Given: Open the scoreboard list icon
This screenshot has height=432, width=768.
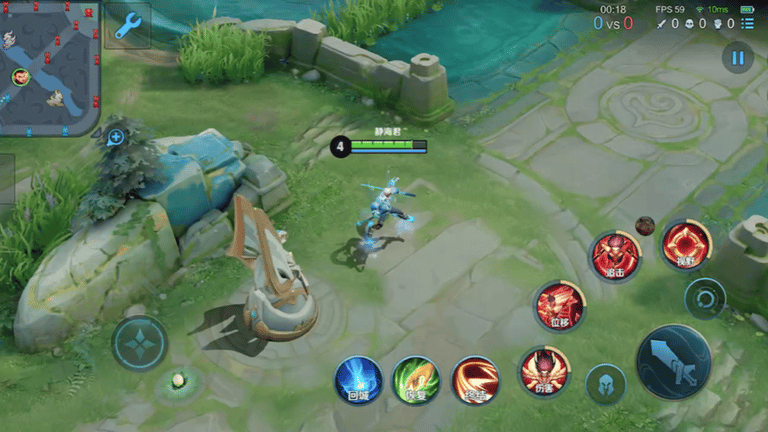Looking at the screenshot, I should click(x=748, y=23).
